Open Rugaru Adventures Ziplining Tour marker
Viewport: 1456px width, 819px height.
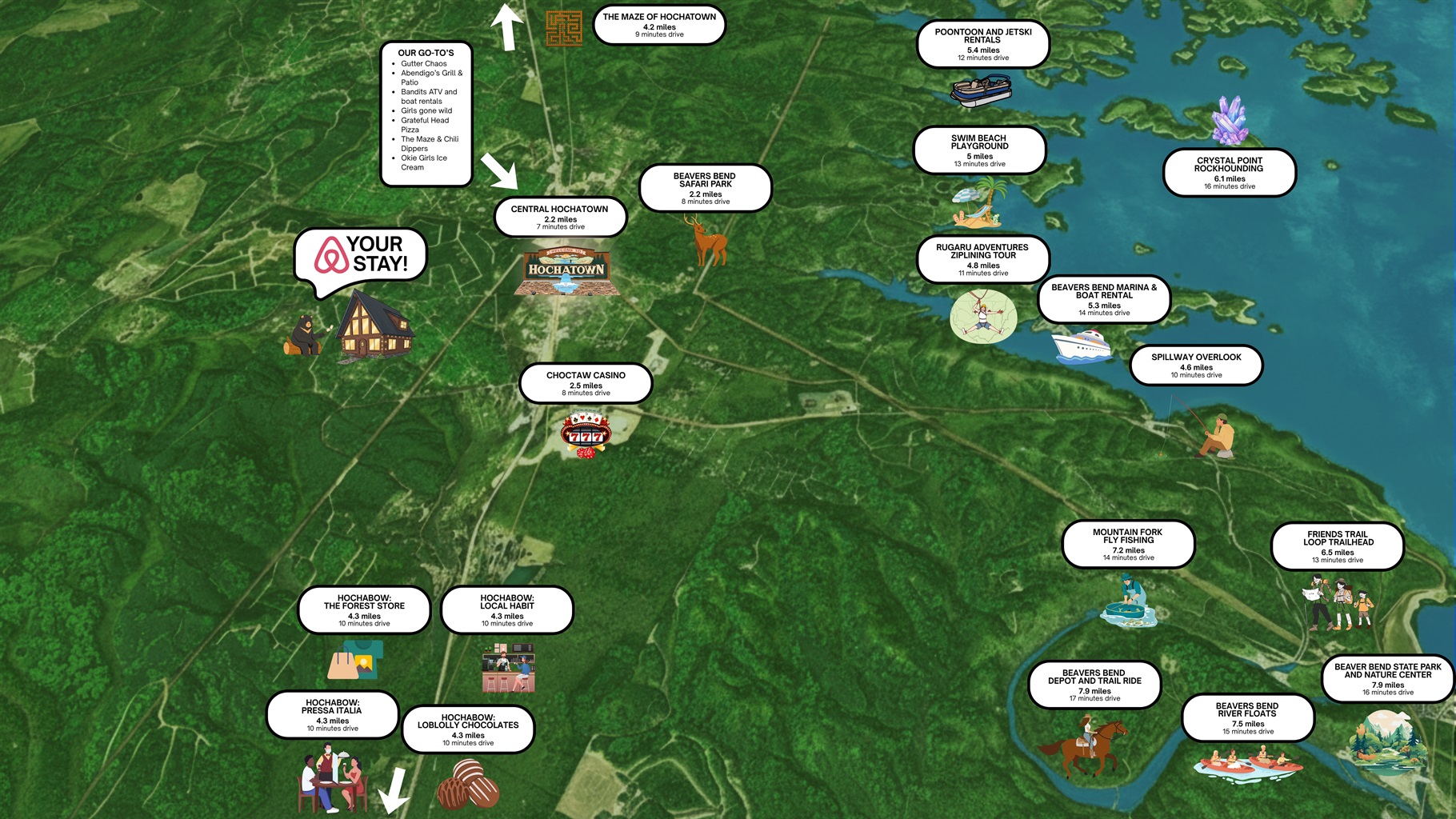pos(982,259)
